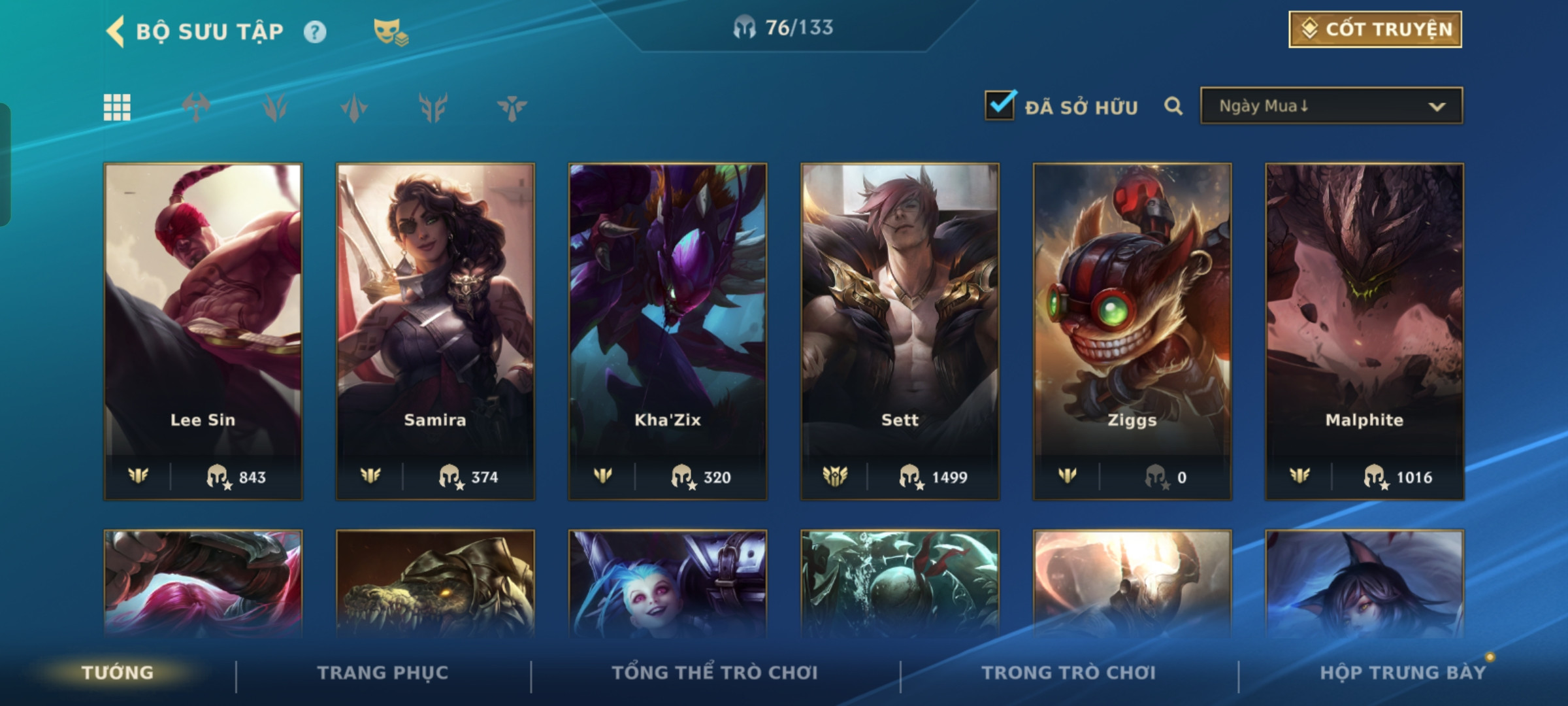This screenshot has width=1568, height=706.
Task: Switch to the Trang Phục tab
Action: click(x=383, y=673)
